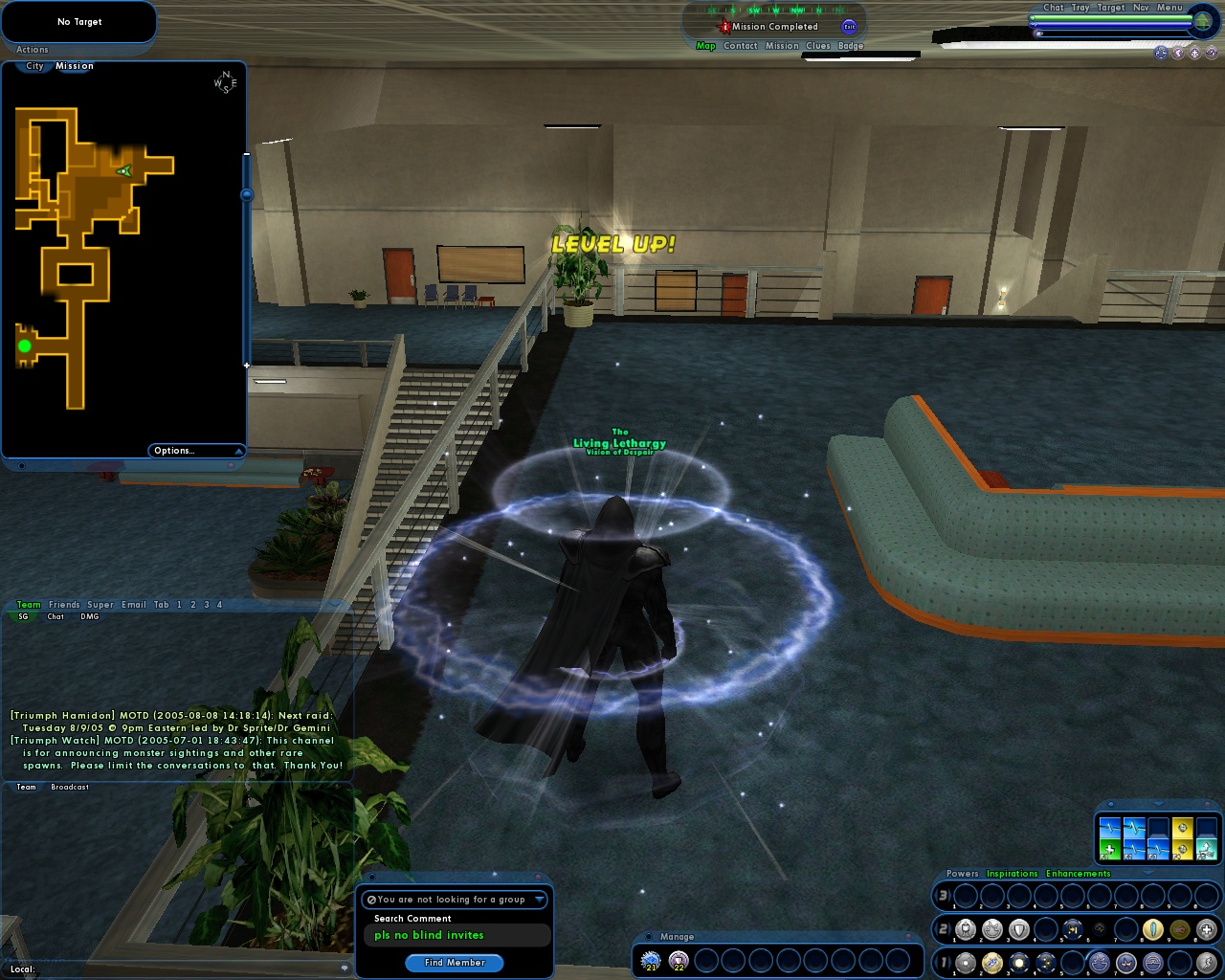Click the Search Comment text field

457,935
